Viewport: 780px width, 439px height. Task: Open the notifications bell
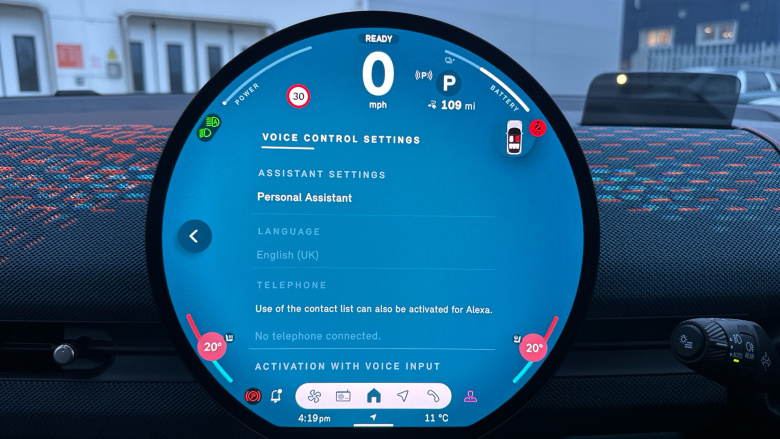tap(276, 396)
